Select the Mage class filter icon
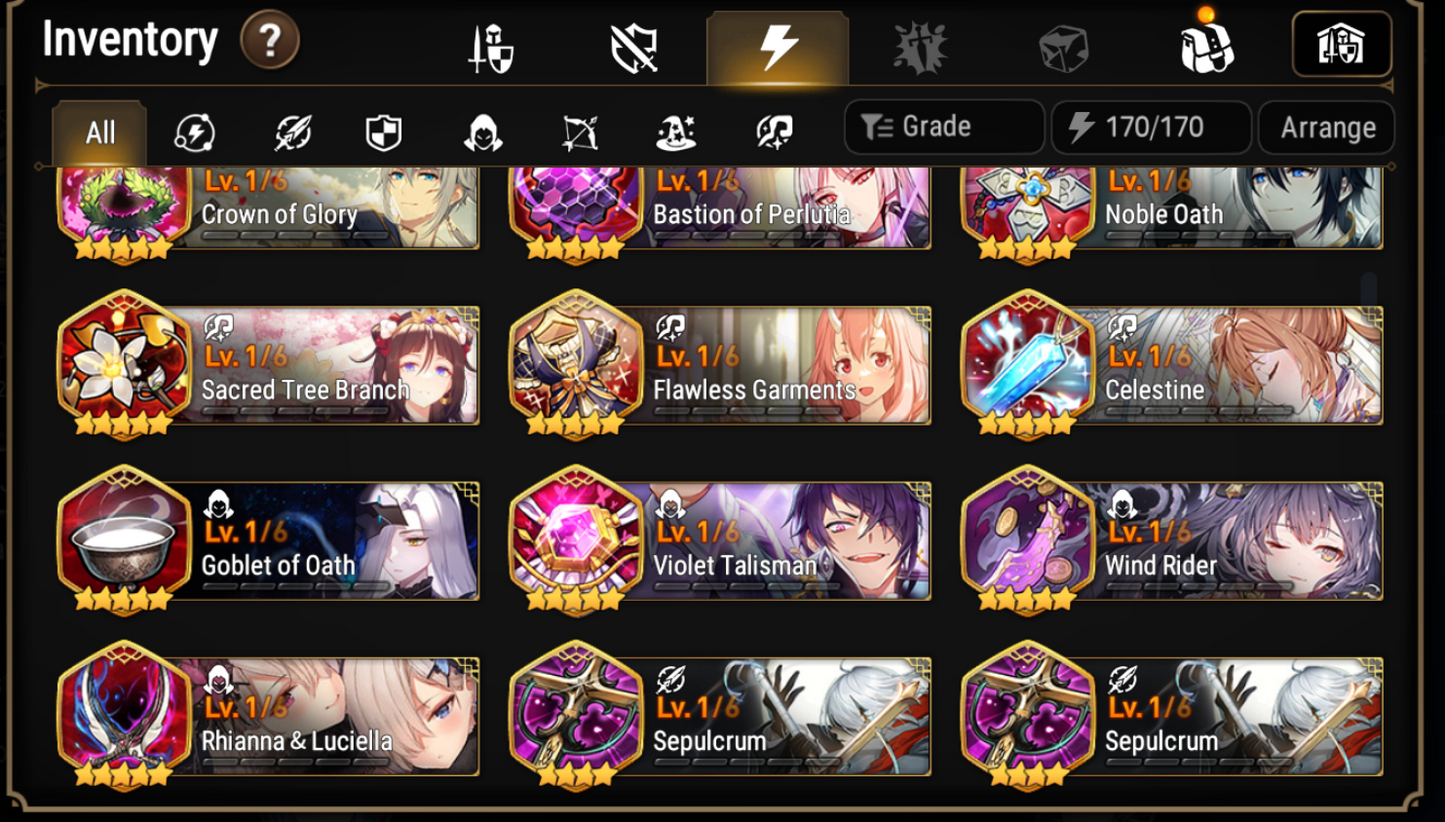This screenshot has width=1445, height=822. click(675, 131)
